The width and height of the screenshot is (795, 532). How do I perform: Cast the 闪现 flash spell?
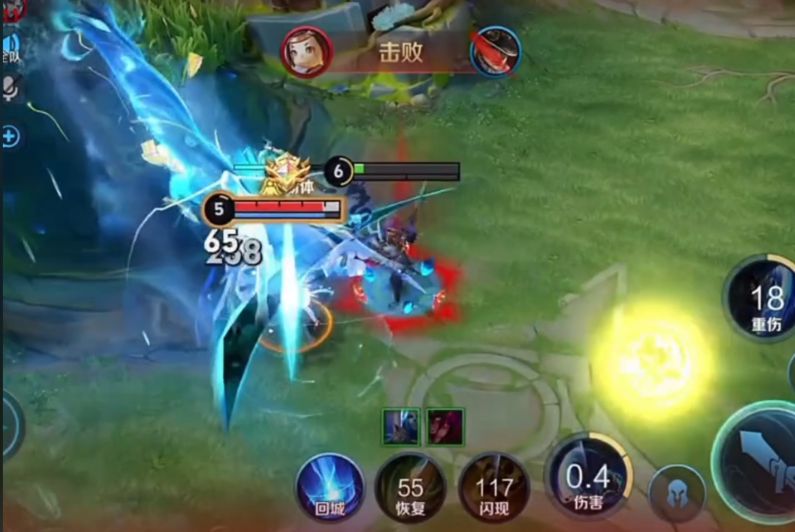tap(494, 487)
